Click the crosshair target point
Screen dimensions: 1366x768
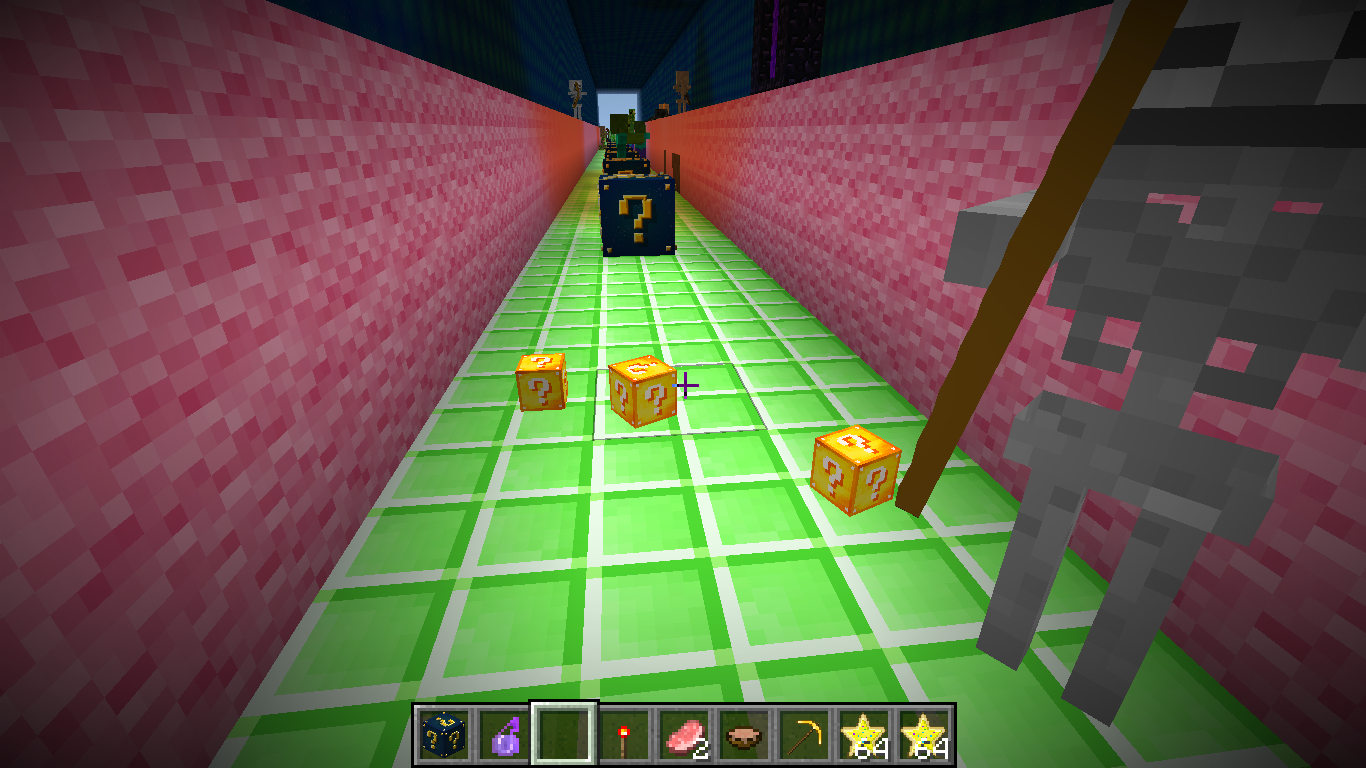(x=687, y=383)
